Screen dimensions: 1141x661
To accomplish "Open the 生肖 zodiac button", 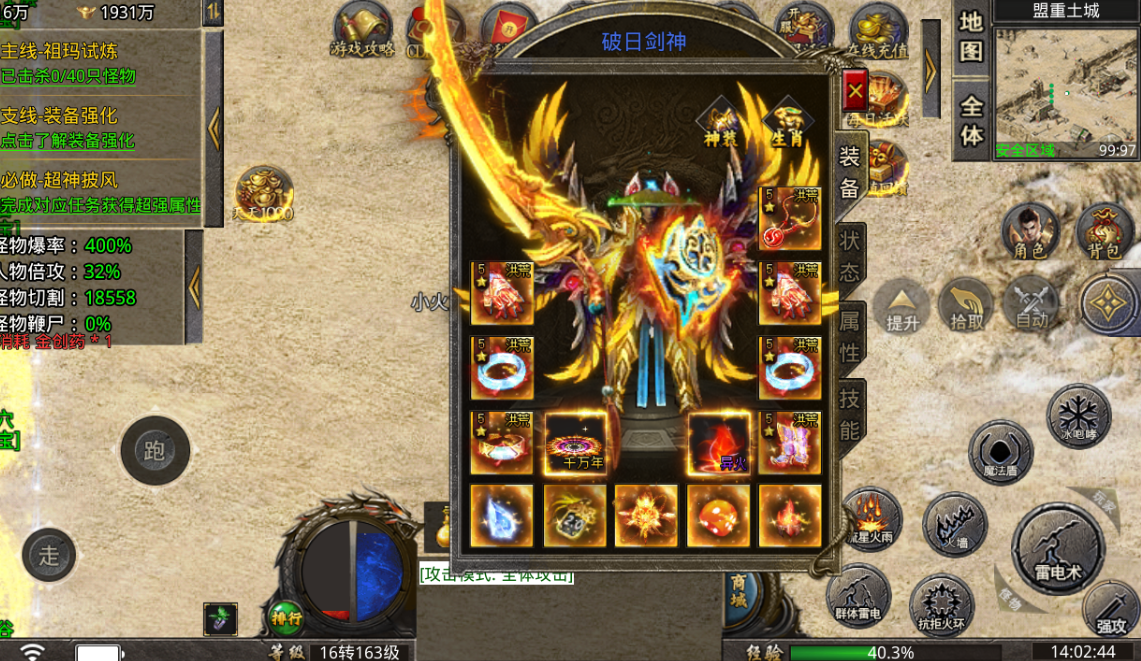I will coord(787,123).
